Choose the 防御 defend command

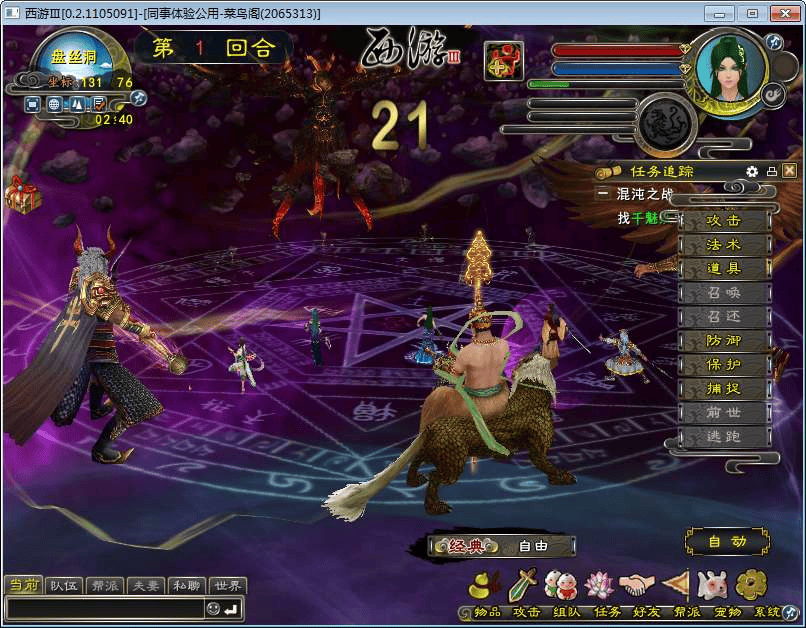(724, 341)
